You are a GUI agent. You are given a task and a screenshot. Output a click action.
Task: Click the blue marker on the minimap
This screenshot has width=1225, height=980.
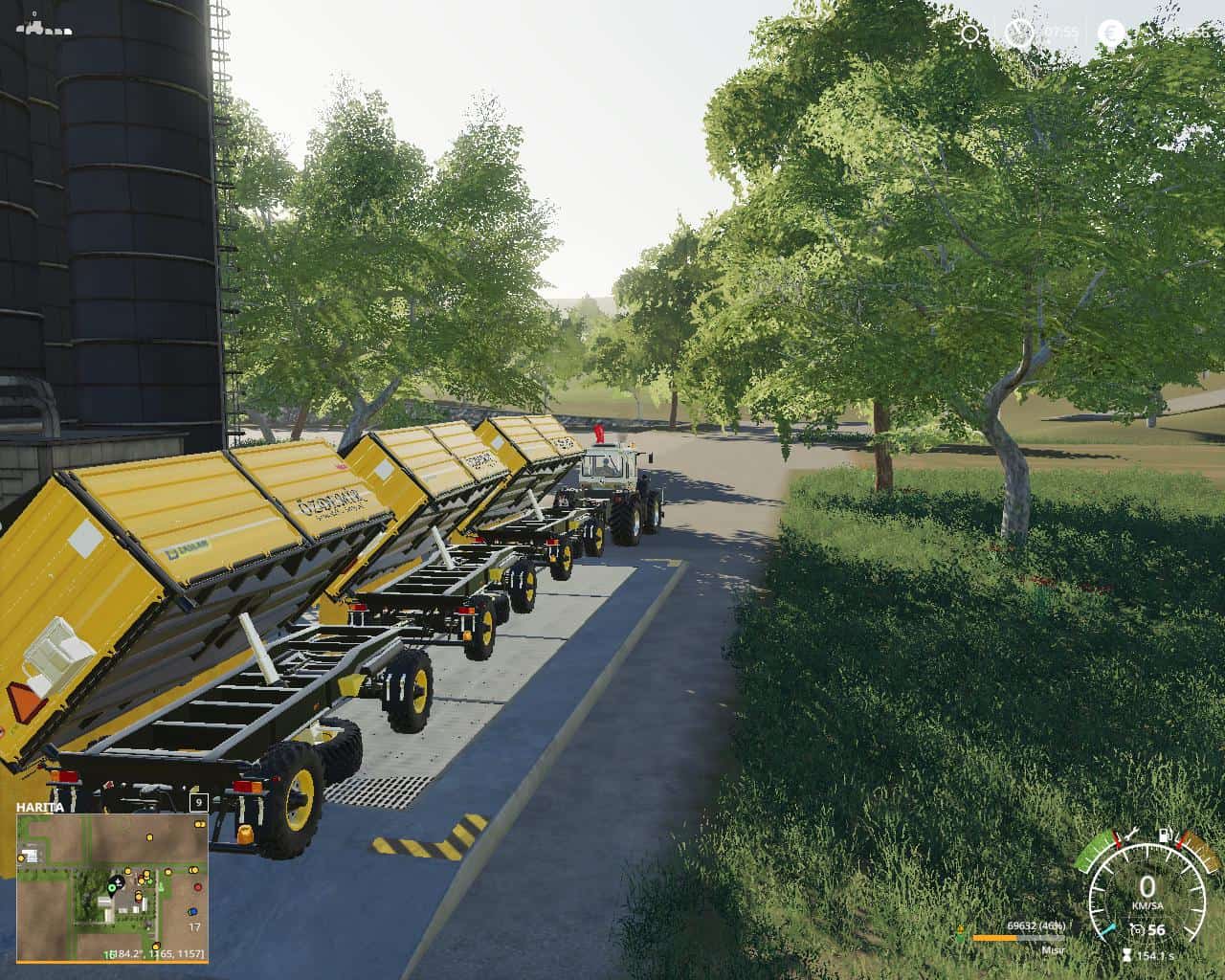pyautogui.click(x=192, y=910)
